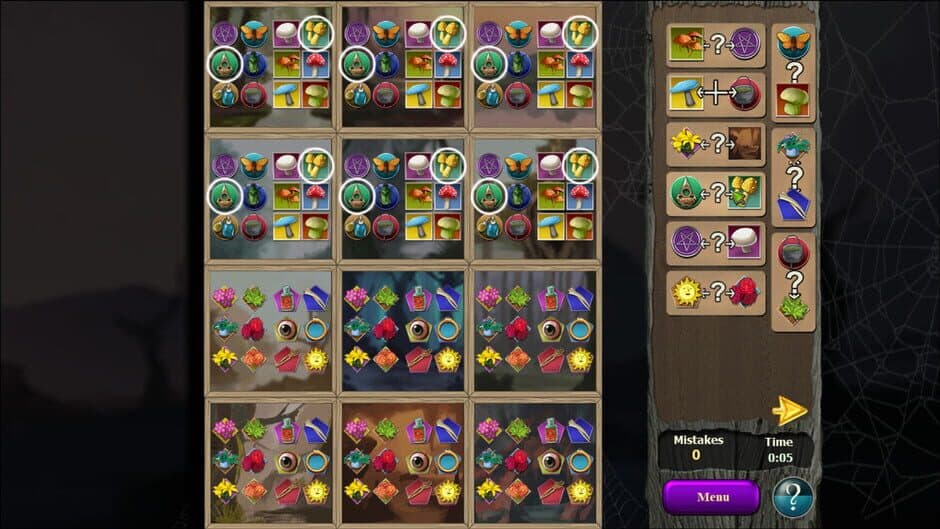Pick the pentagram and white mushroom clue

(x=715, y=242)
